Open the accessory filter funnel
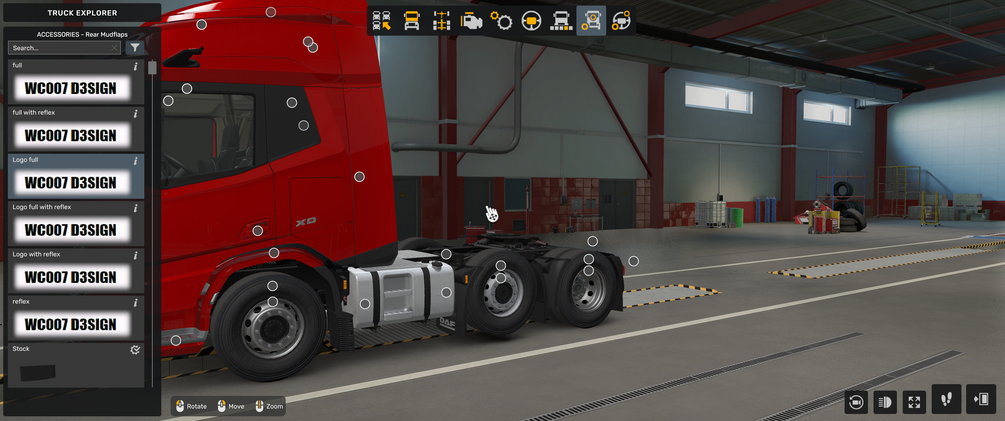 coord(135,48)
